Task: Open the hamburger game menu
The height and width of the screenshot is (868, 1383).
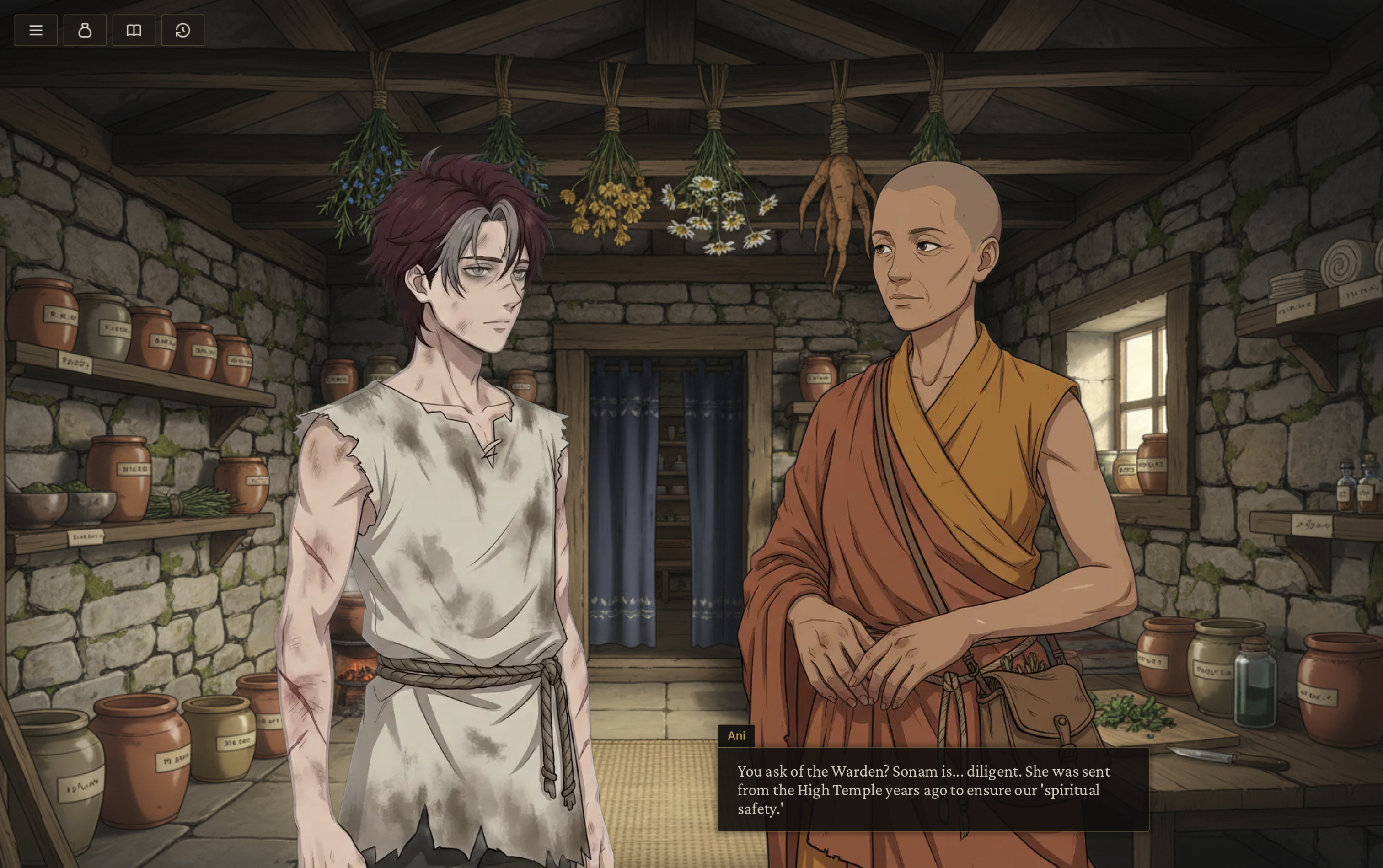Action: click(36, 30)
